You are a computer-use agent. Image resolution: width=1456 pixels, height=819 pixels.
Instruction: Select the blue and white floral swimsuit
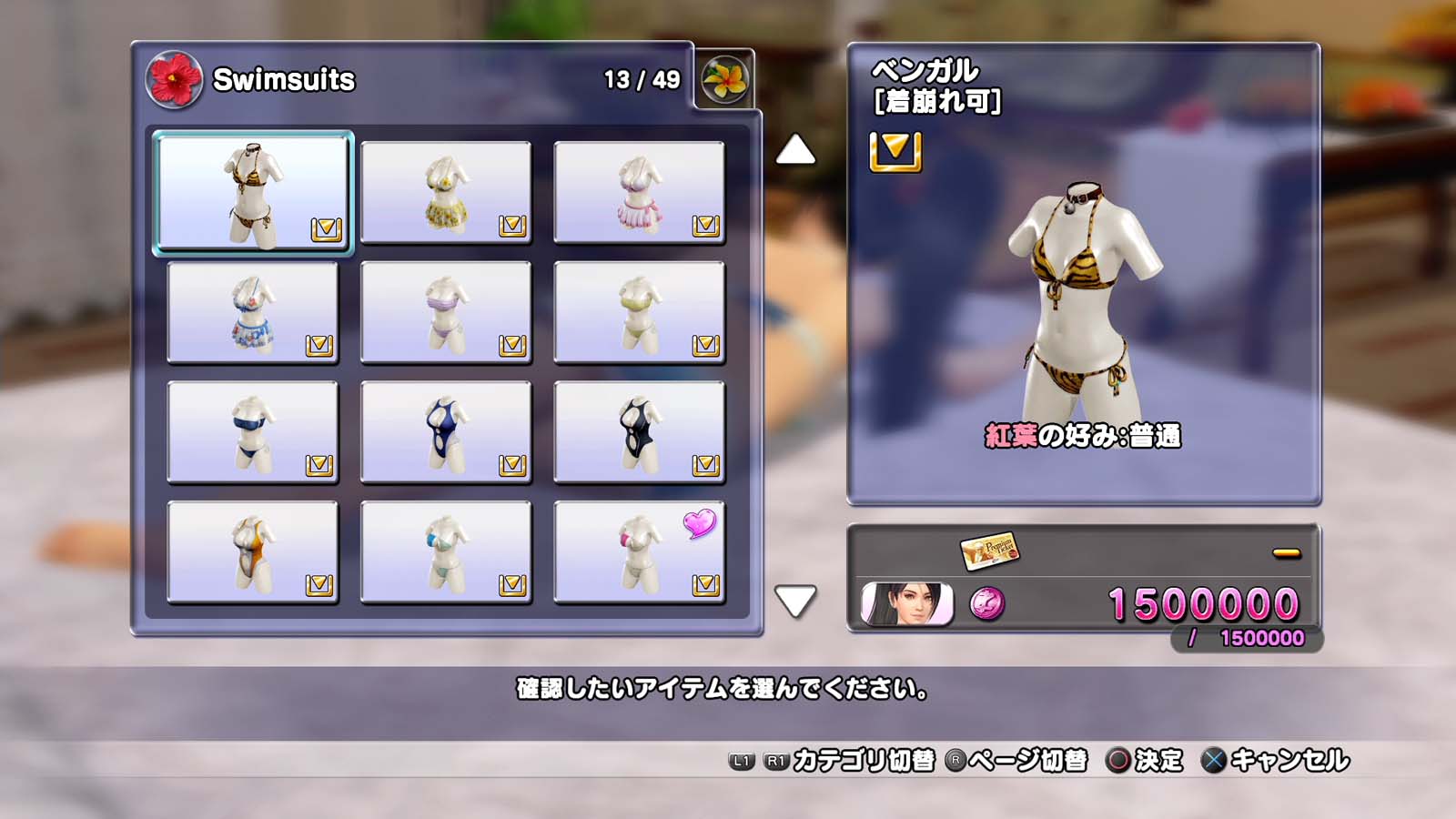point(253,313)
